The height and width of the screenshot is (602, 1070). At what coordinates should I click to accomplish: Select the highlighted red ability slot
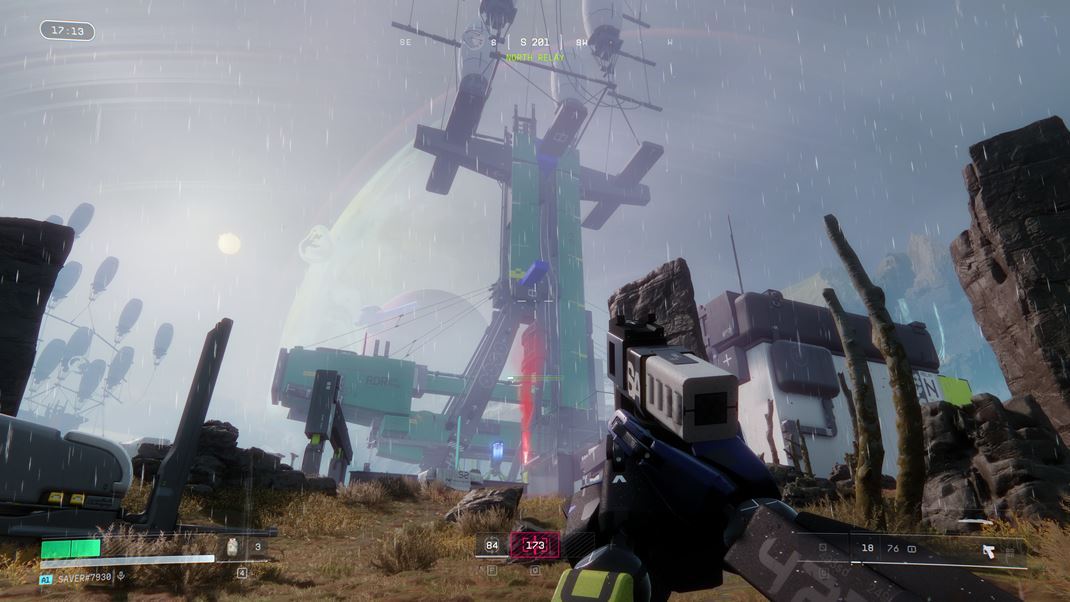click(x=535, y=546)
